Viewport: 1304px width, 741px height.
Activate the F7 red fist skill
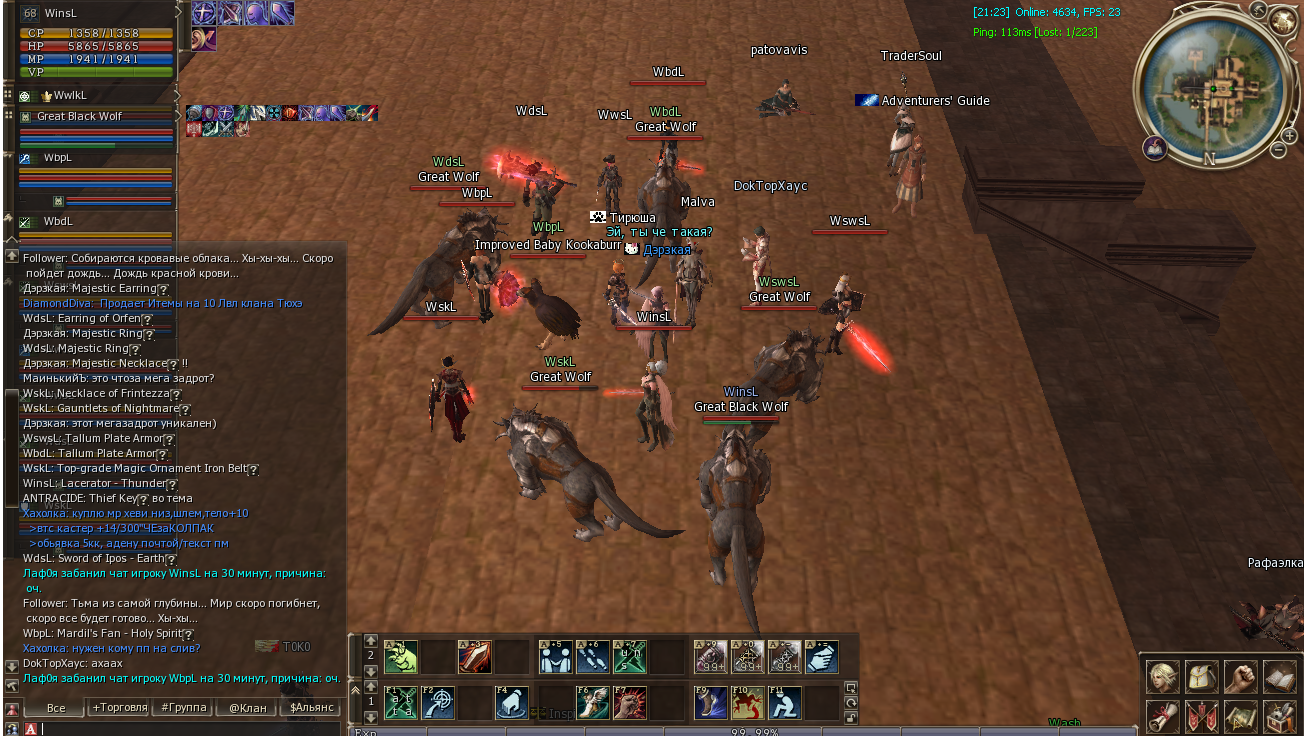click(x=632, y=702)
